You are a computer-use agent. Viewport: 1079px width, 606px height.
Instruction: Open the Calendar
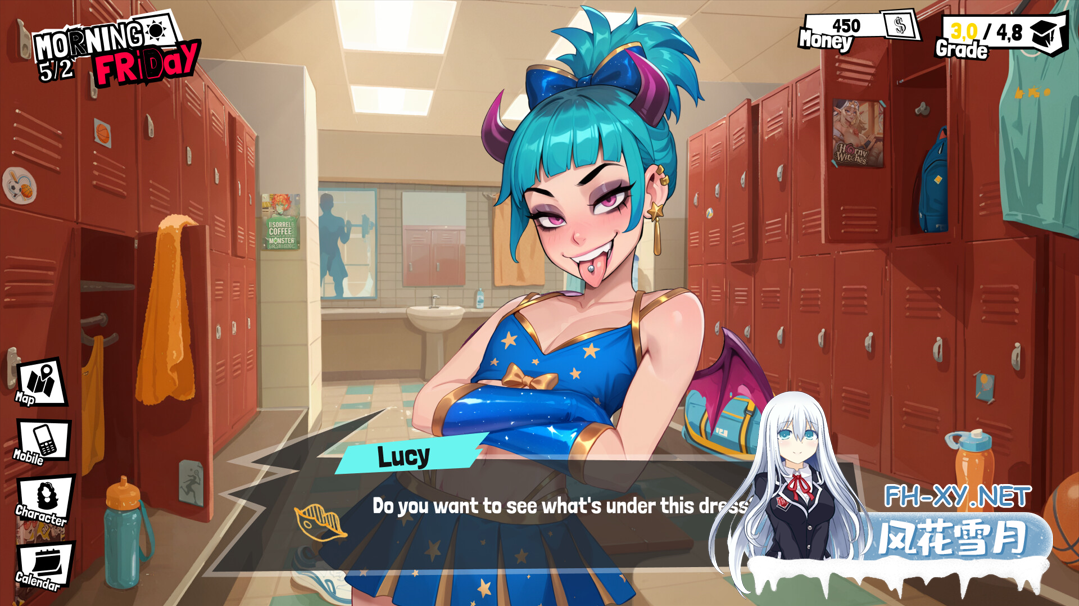[44, 564]
